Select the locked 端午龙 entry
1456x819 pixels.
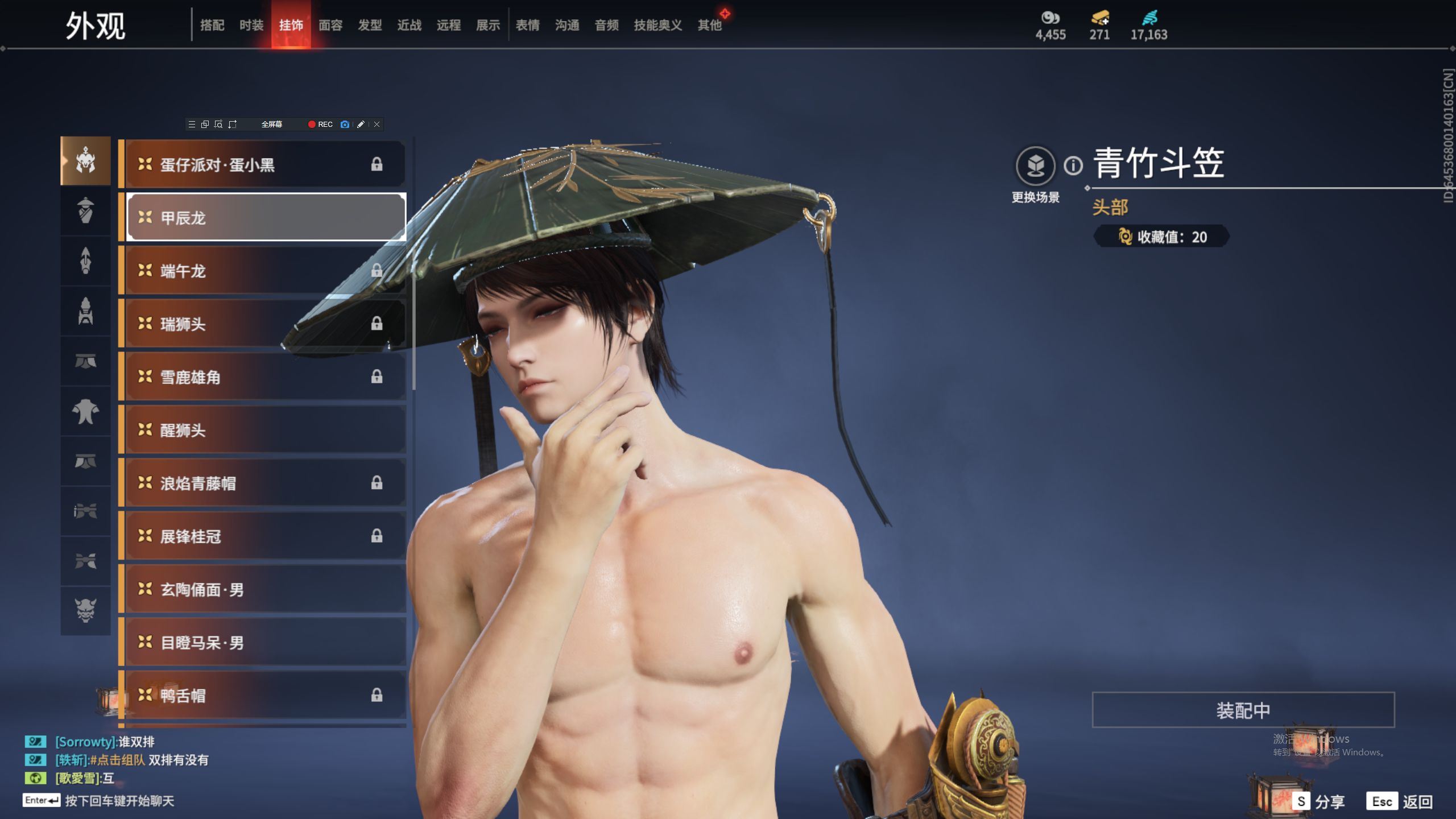point(266,271)
